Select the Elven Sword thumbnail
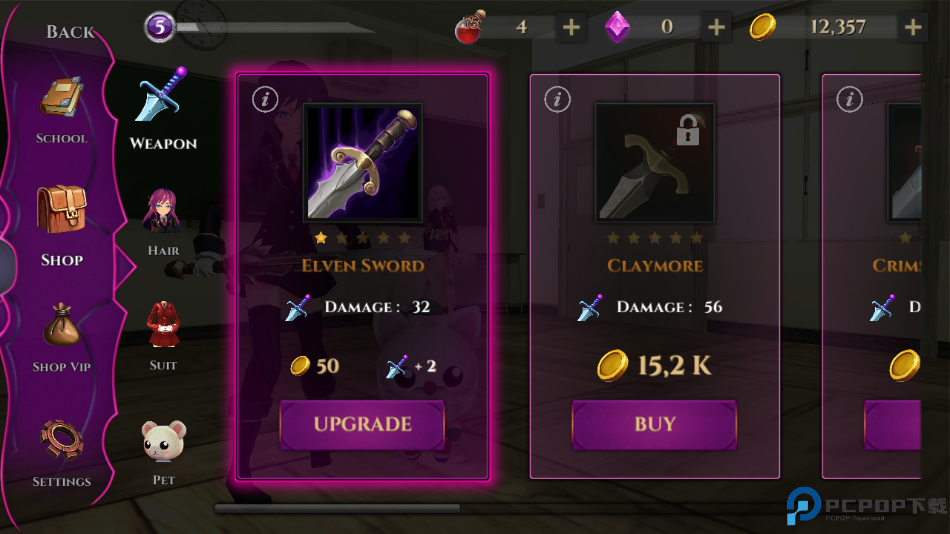 pyautogui.click(x=362, y=162)
